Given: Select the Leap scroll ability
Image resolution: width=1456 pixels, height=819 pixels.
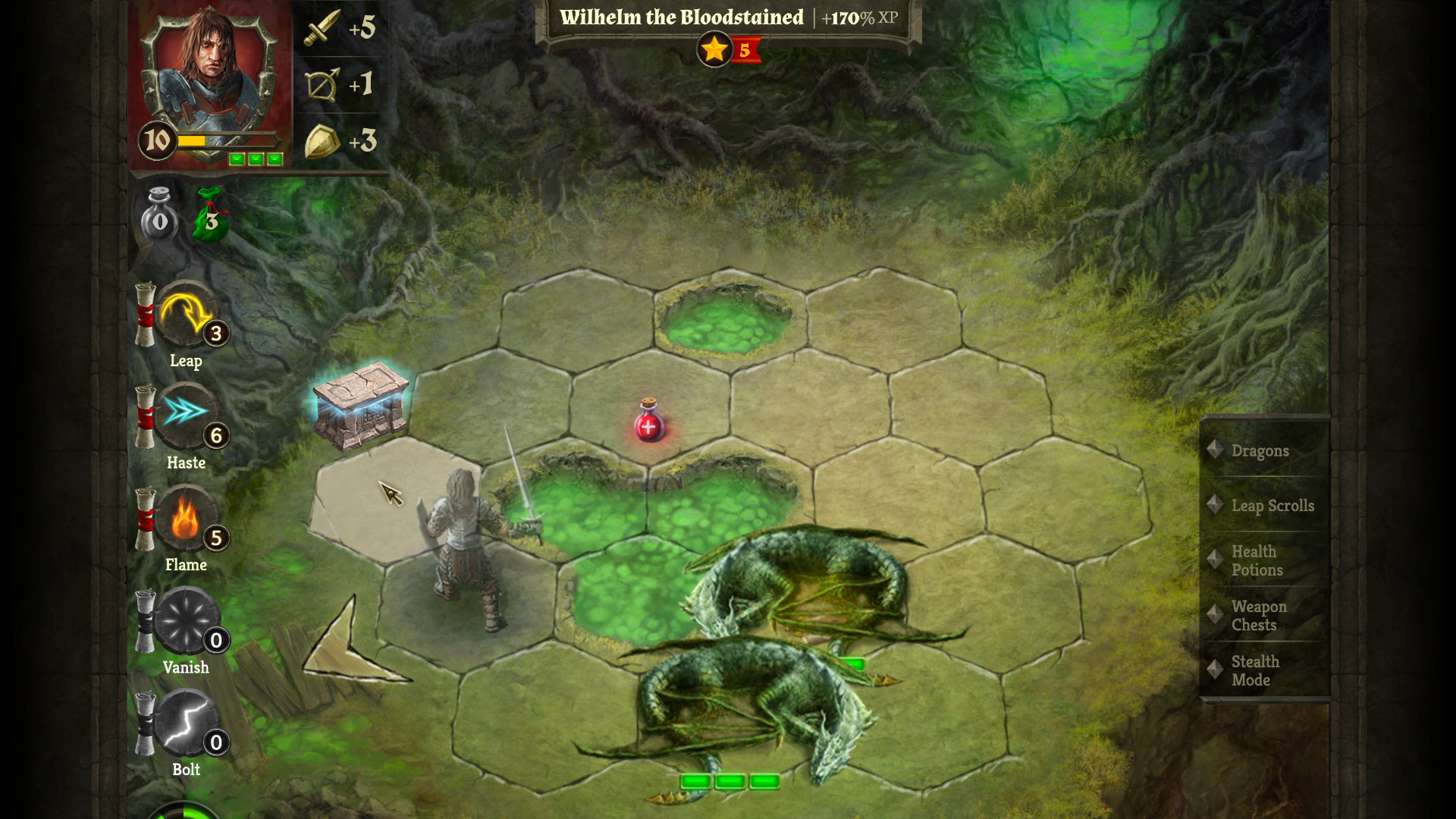Looking at the screenshot, I should coord(186,320).
